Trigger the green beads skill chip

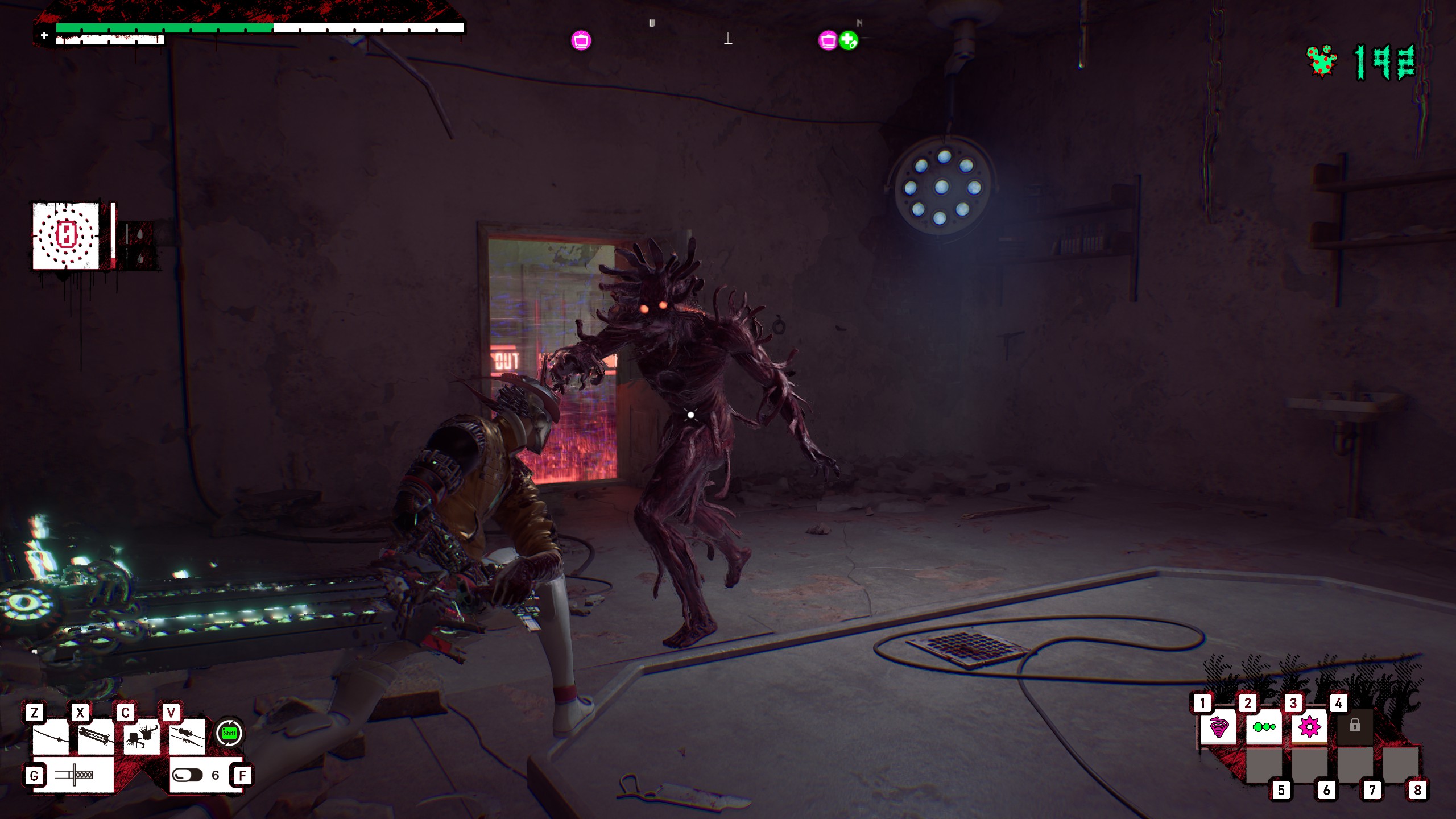(1264, 727)
